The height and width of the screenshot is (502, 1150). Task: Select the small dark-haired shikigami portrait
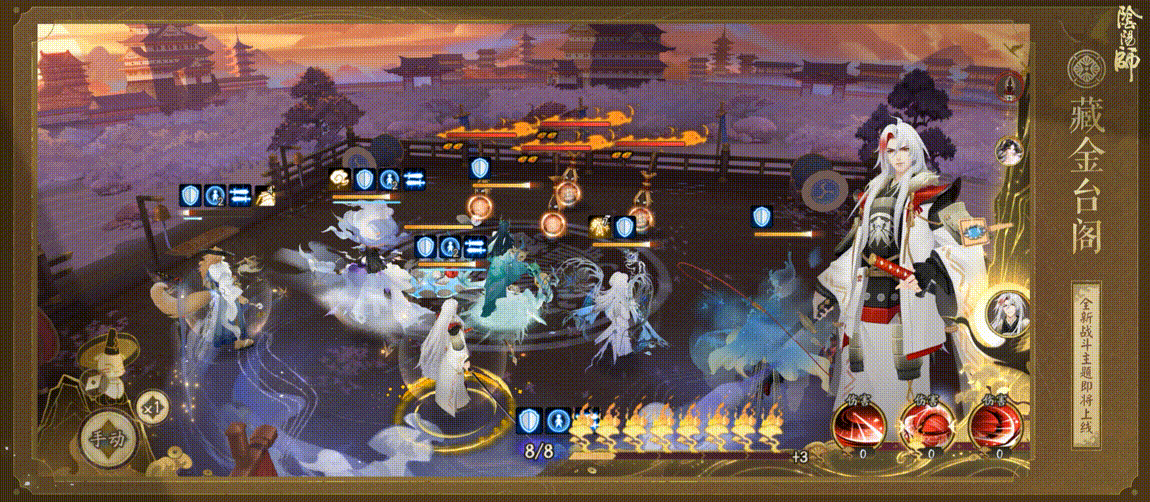(x=1009, y=151)
